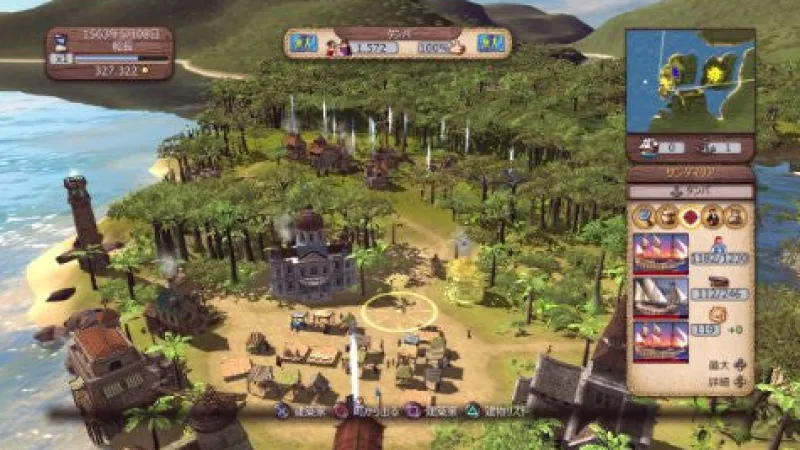
Task: Select the red diamond icon in convoy panel
Action: [689, 215]
